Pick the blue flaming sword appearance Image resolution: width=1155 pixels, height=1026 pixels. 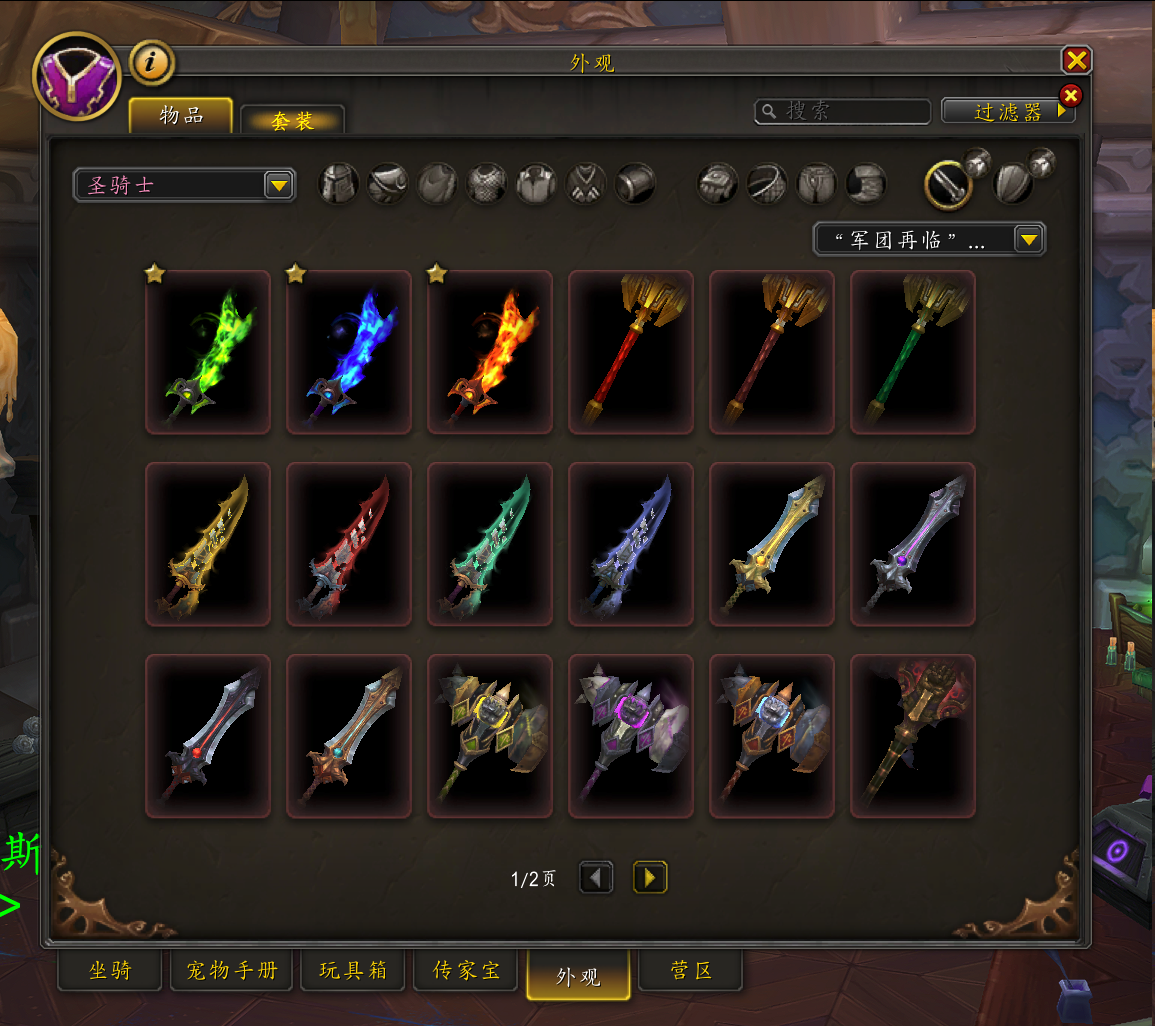click(x=349, y=352)
